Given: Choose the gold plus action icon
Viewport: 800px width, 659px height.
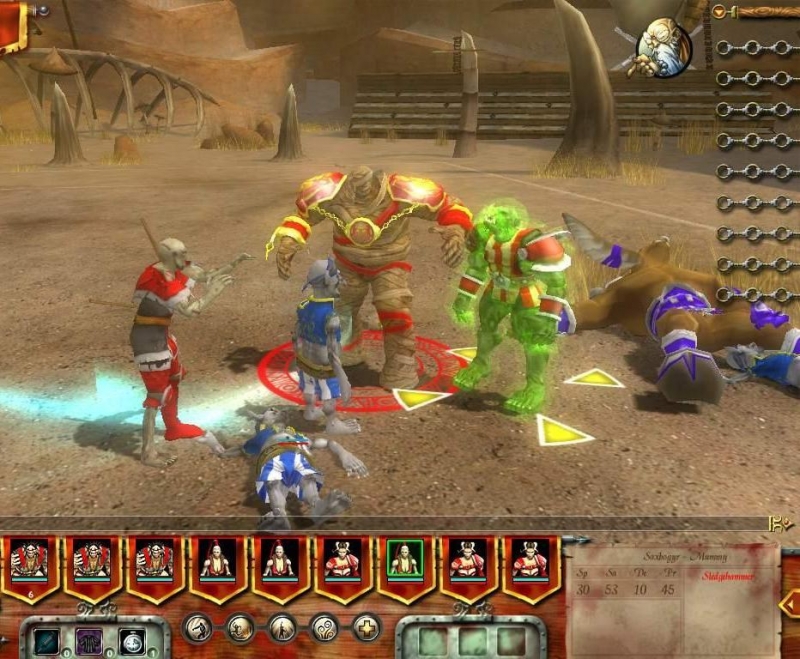Looking at the screenshot, I should coord(367,627).
